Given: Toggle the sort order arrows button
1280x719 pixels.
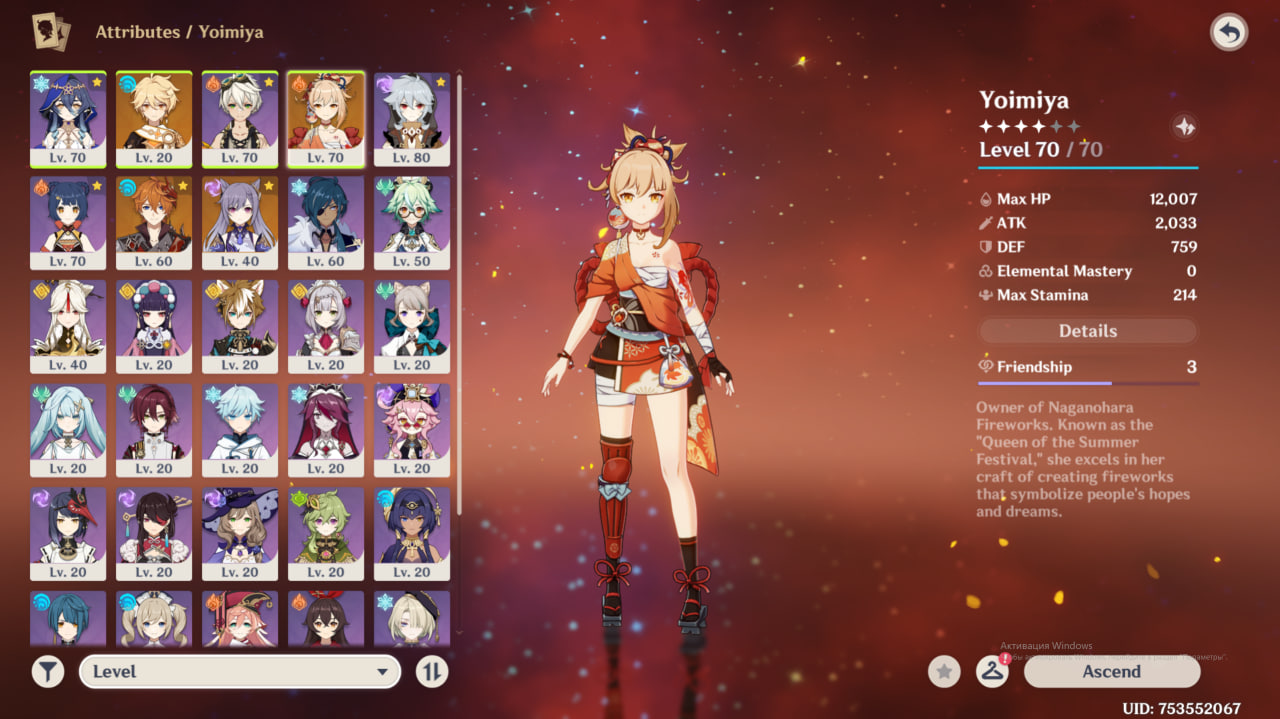Looking at the screenshot, I should (432, 672).
